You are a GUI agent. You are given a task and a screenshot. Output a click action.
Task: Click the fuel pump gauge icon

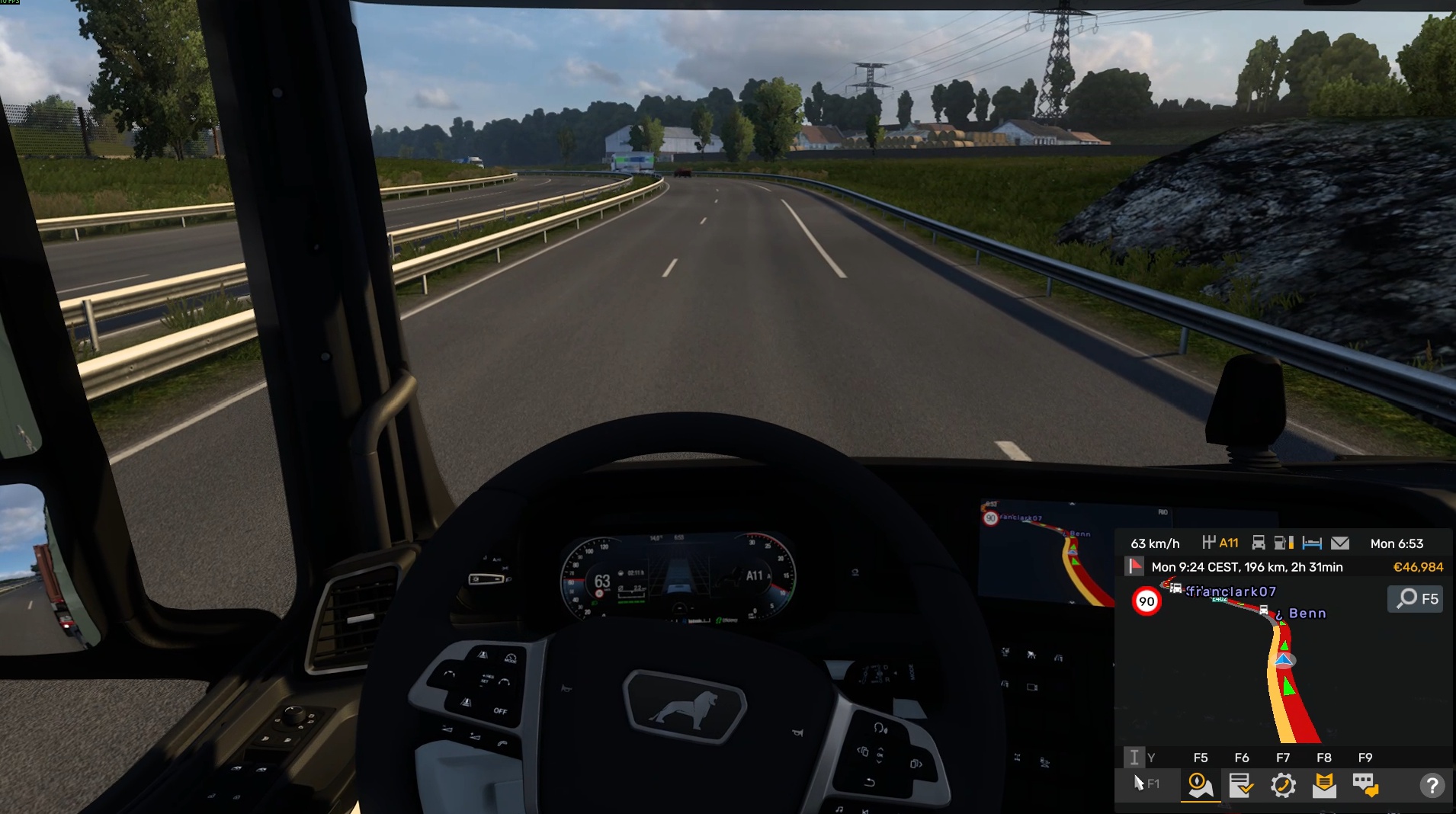pyautogui.click(x=1284, y=543)
